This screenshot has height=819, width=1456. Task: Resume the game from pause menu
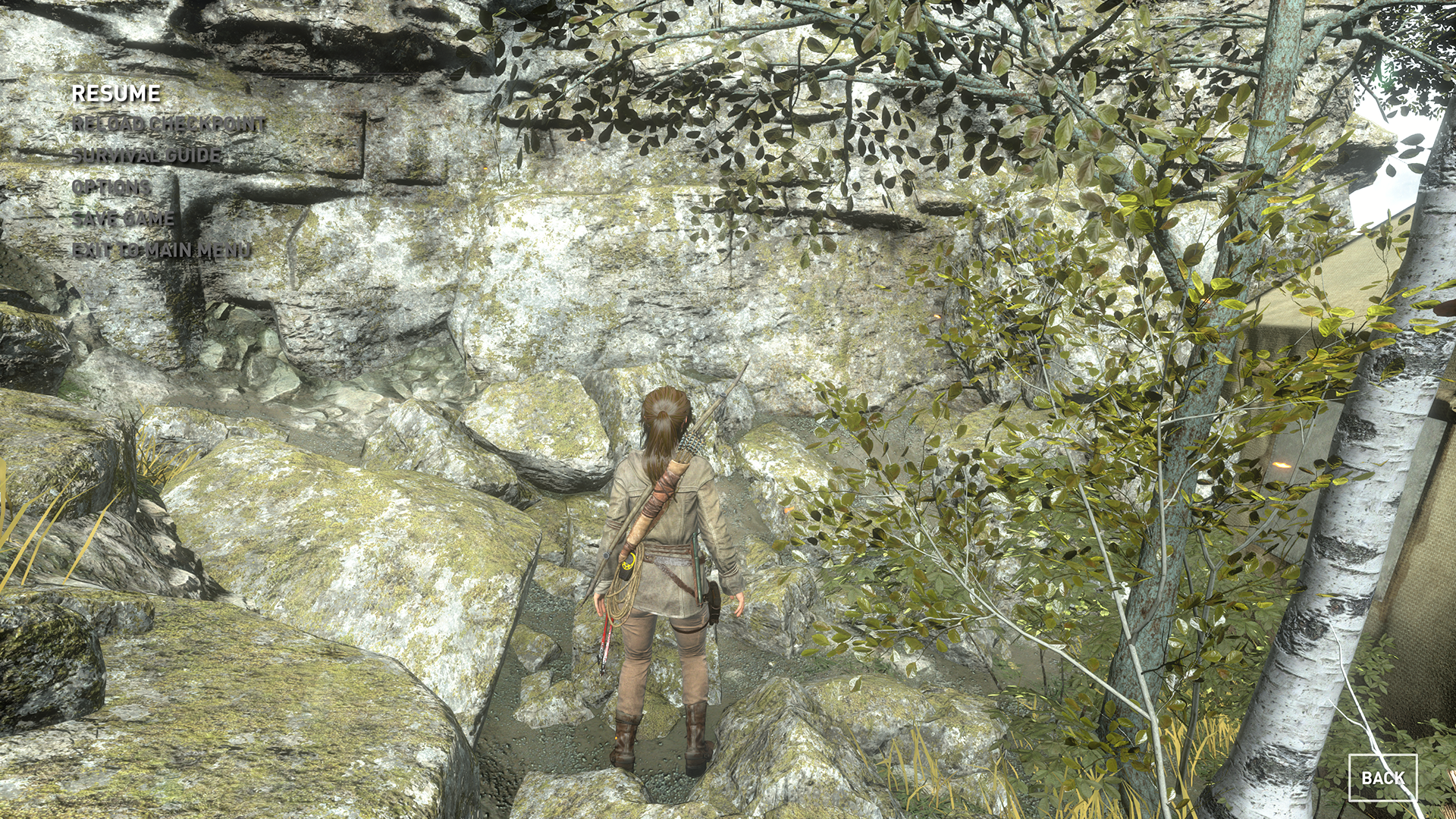[116, 94]
